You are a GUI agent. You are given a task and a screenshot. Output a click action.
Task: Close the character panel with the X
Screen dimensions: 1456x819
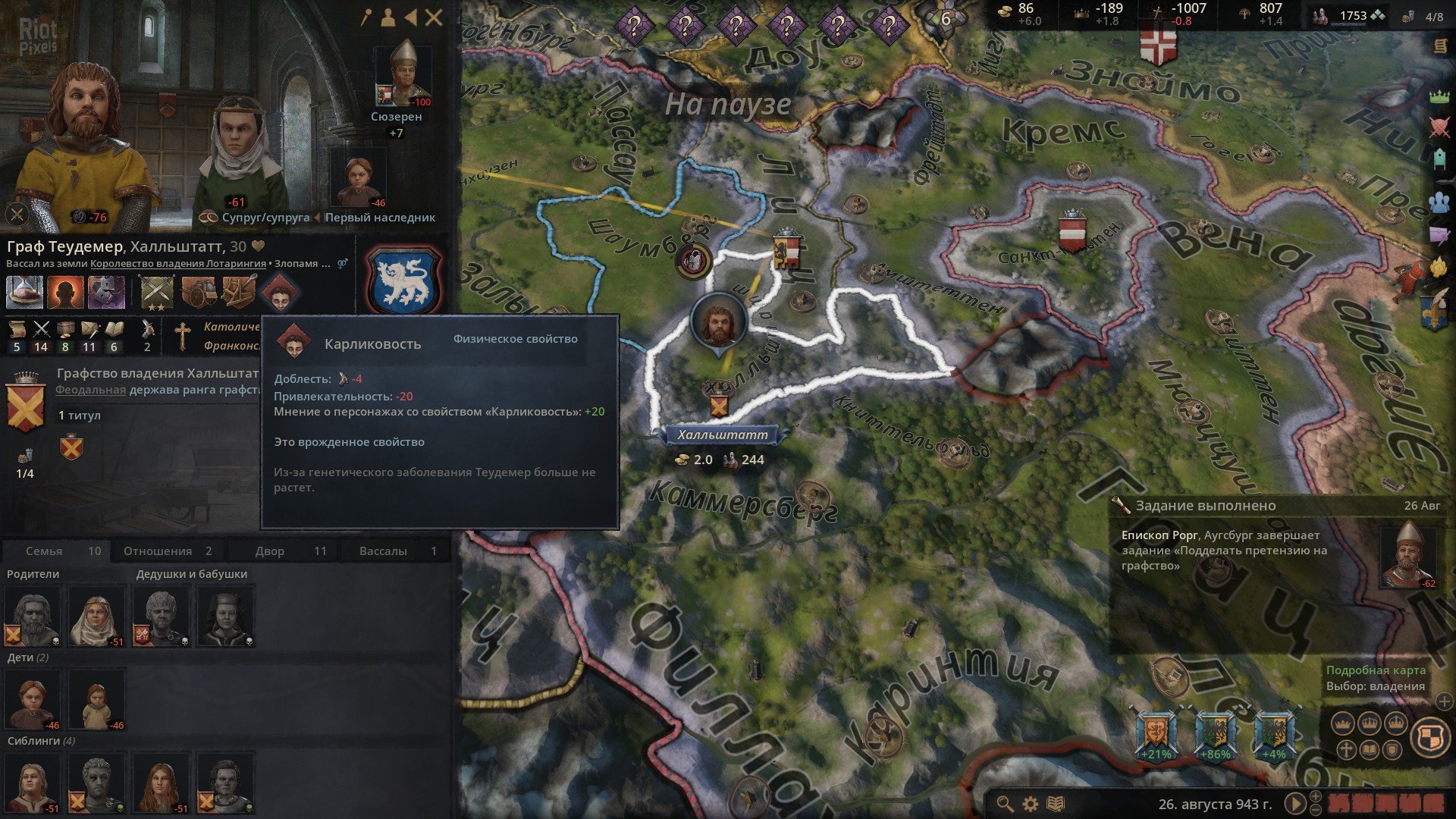coord(434,18)
